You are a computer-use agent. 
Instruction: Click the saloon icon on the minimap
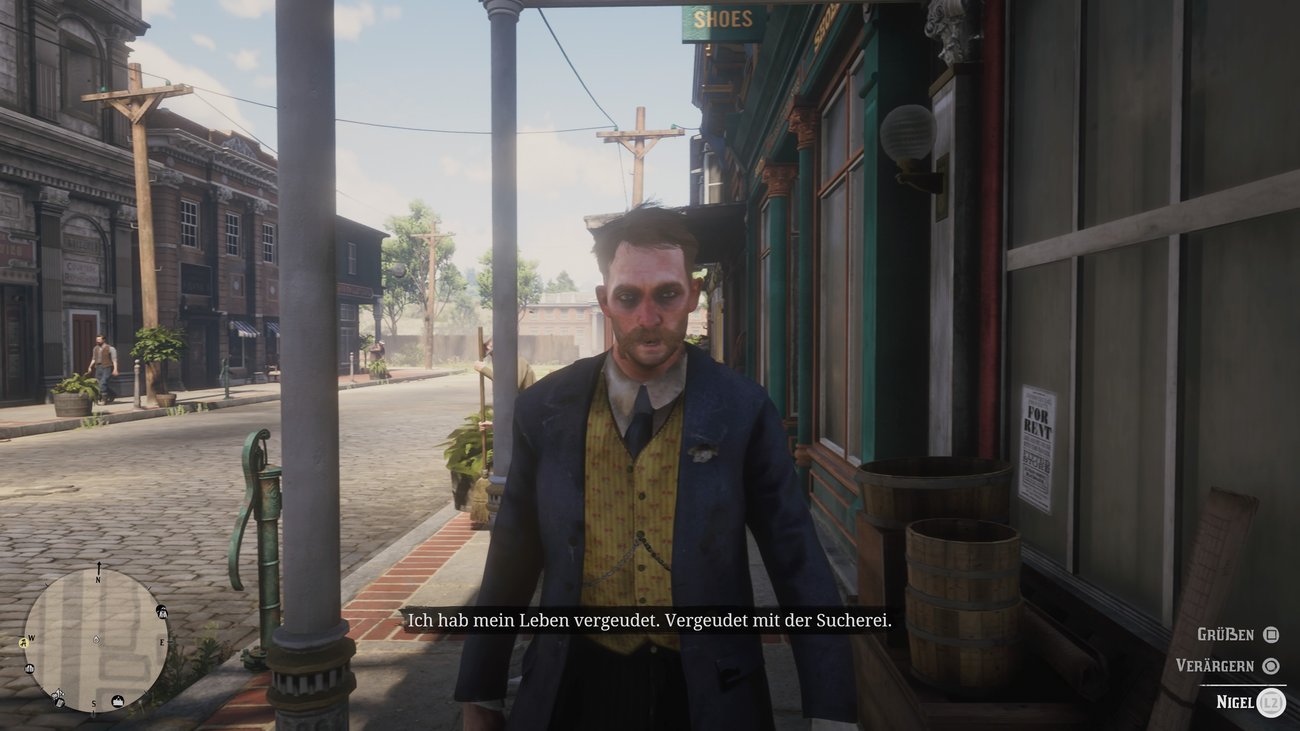coord(28,668)
